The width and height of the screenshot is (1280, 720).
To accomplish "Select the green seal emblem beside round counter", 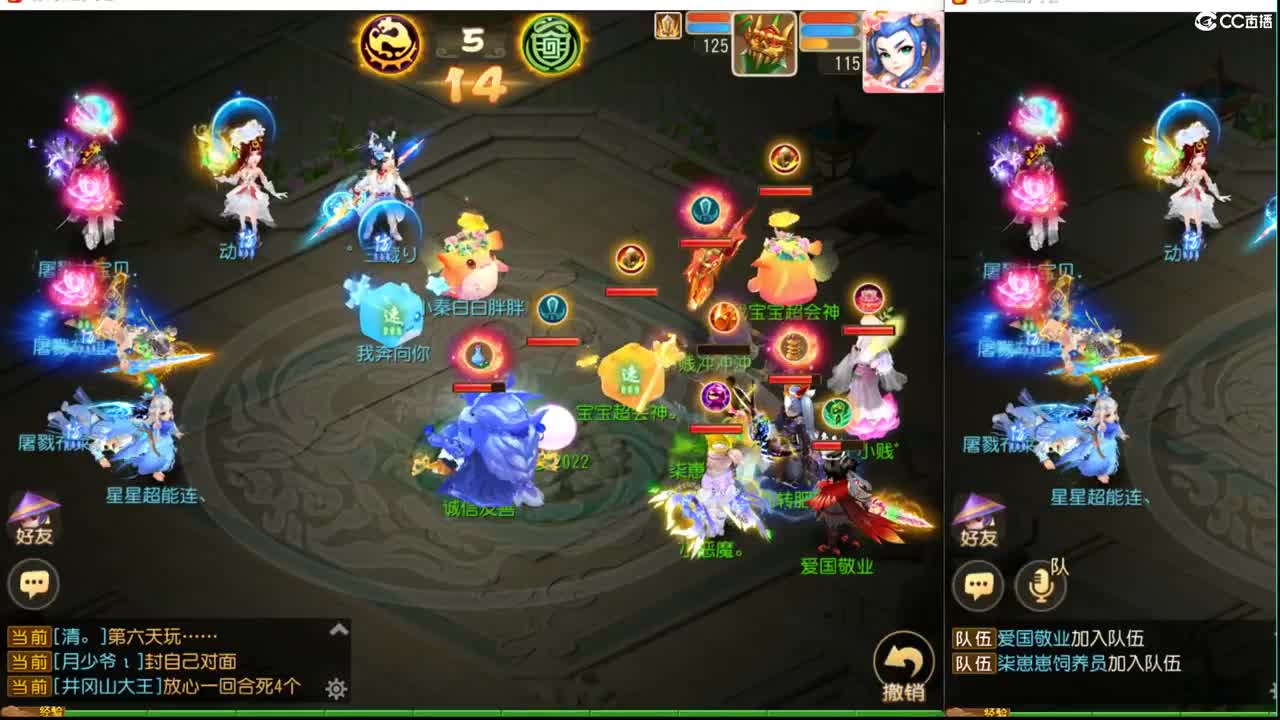I will pos(549,43).
